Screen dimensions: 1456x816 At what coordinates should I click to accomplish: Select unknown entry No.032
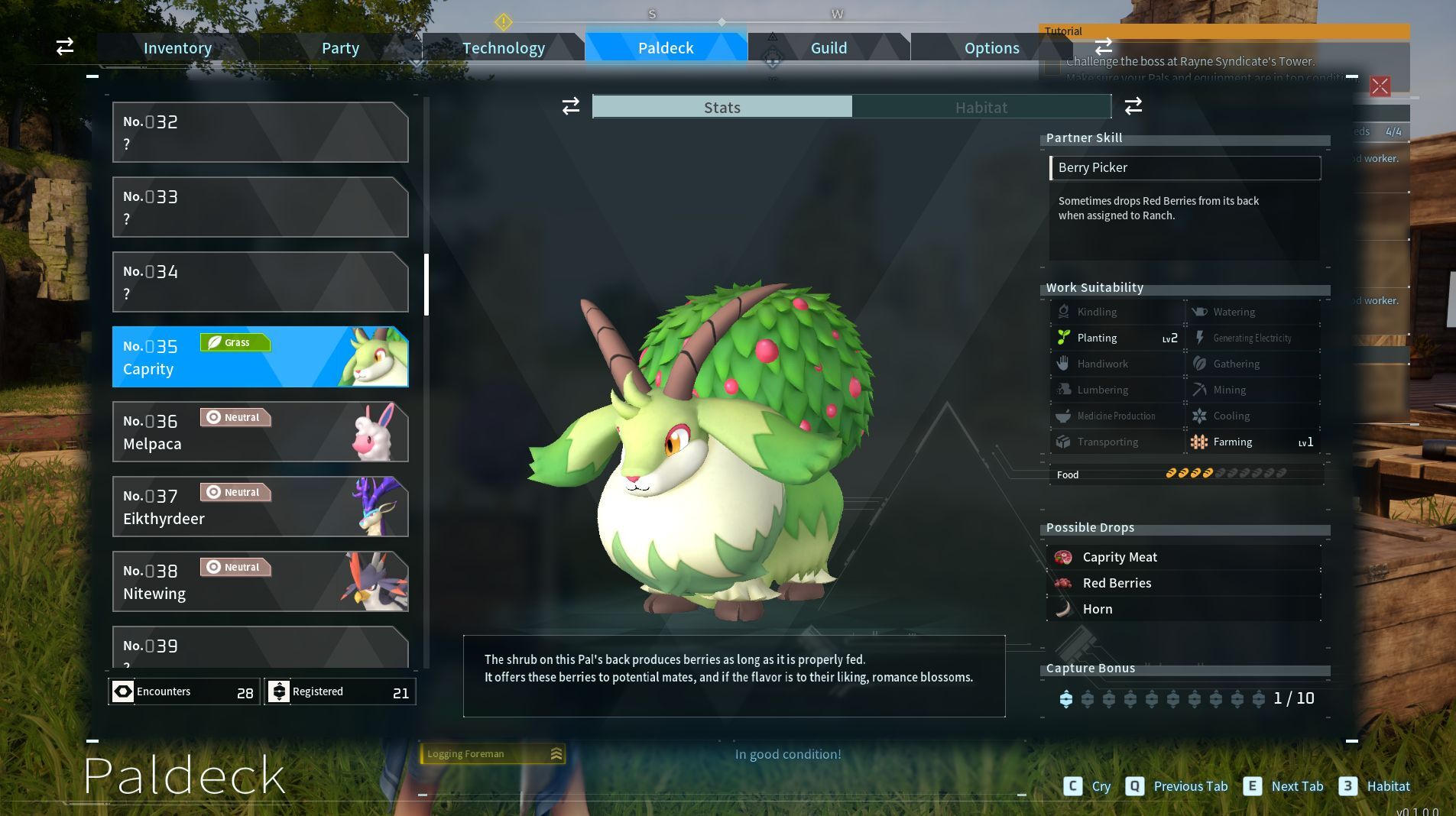(x=260, y=132)
